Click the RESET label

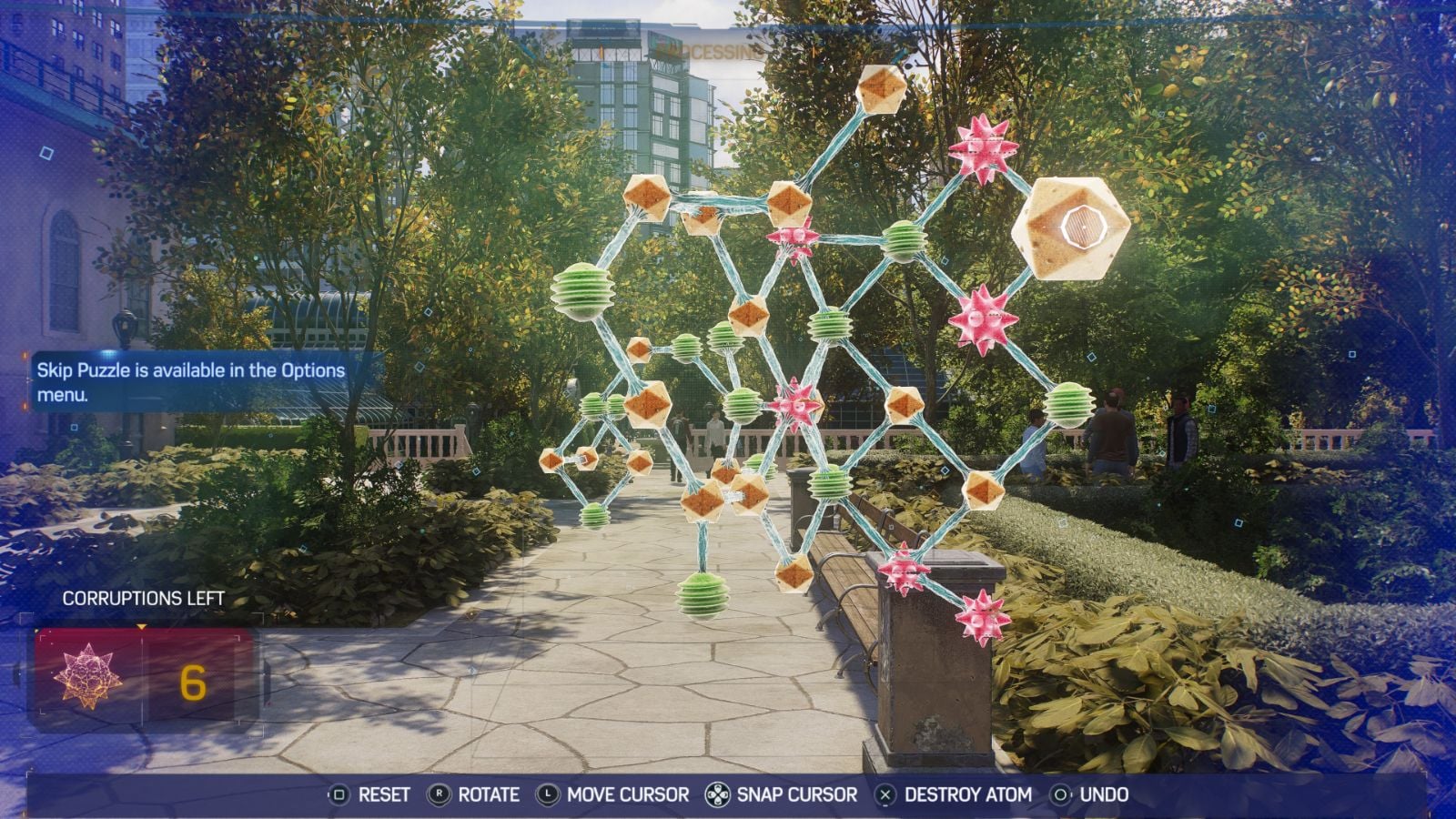tap(387, 794)
